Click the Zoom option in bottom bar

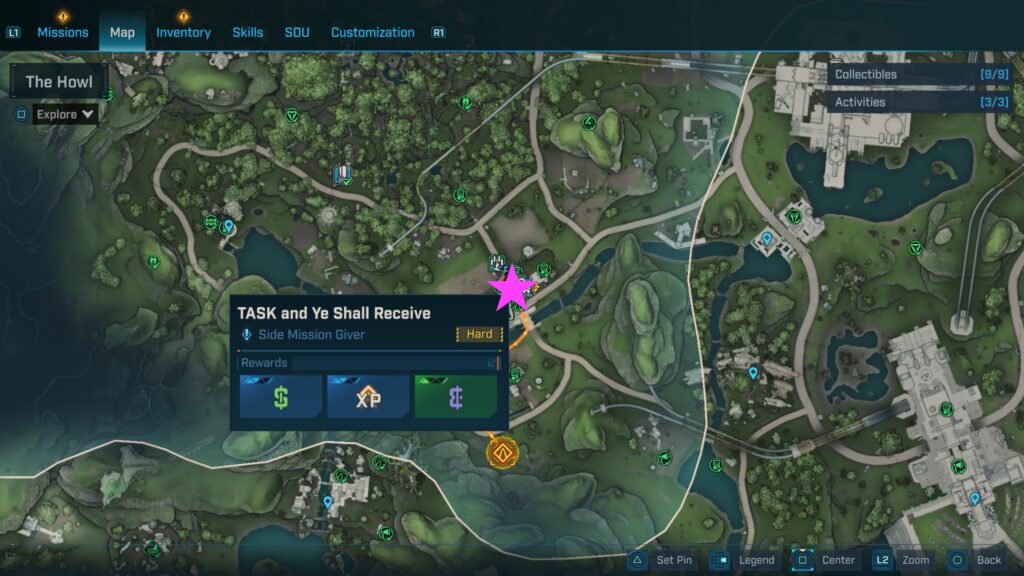(x=903, y=560)
